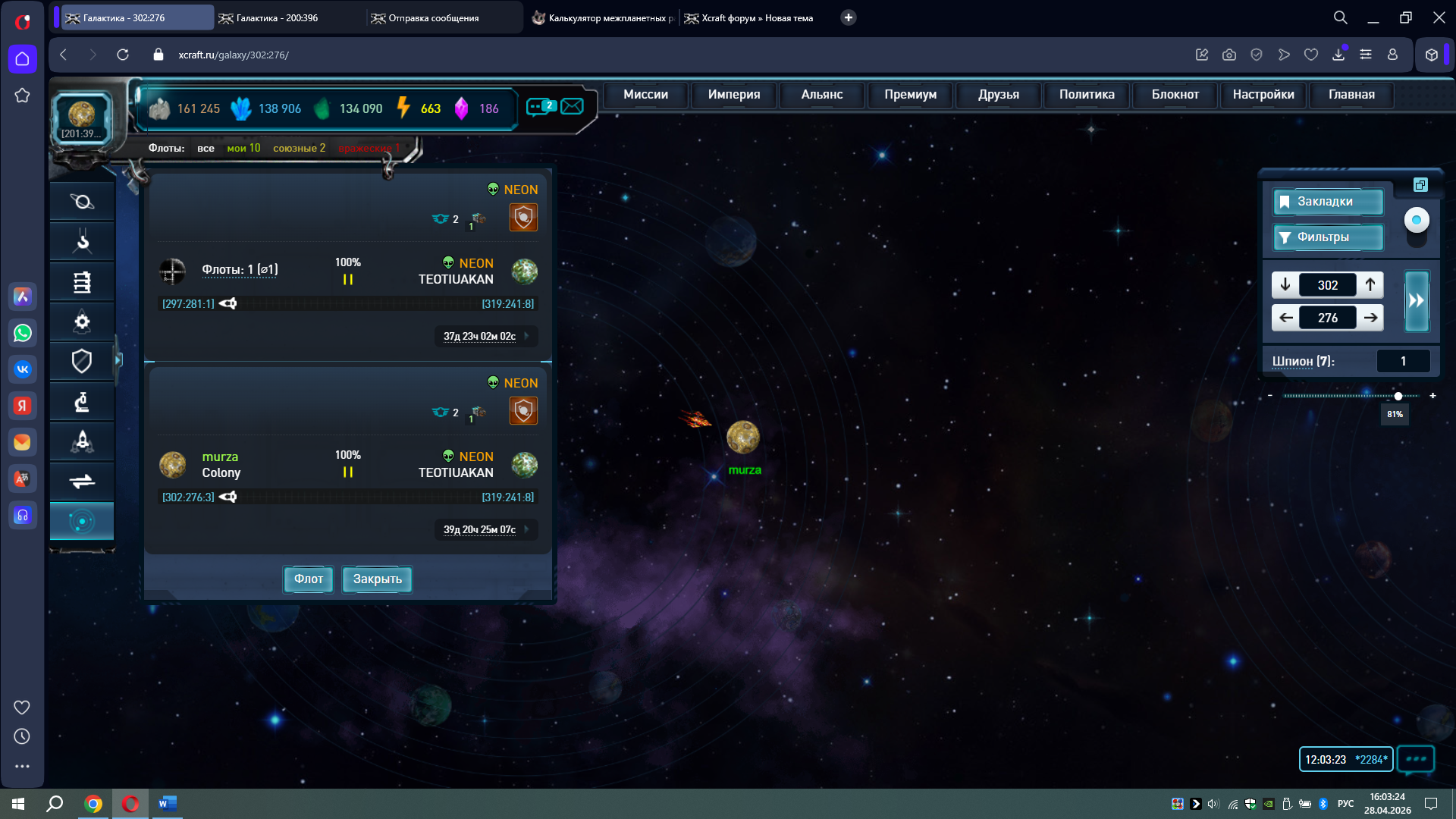Show only мои fleets
1456x819 pixels.
pyautogui.click(x=243, y=149)
